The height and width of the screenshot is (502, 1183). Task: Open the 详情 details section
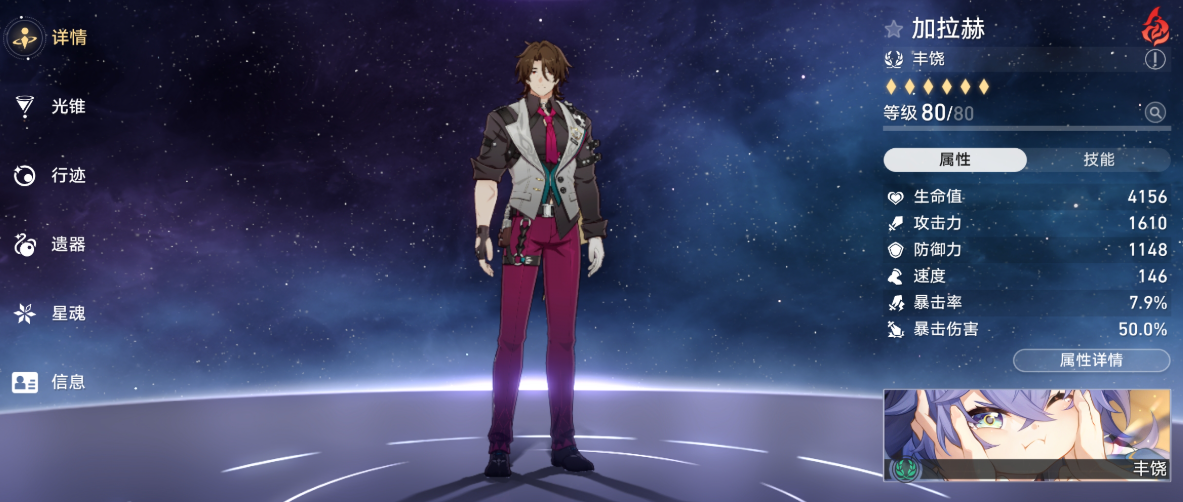(50, 38)
